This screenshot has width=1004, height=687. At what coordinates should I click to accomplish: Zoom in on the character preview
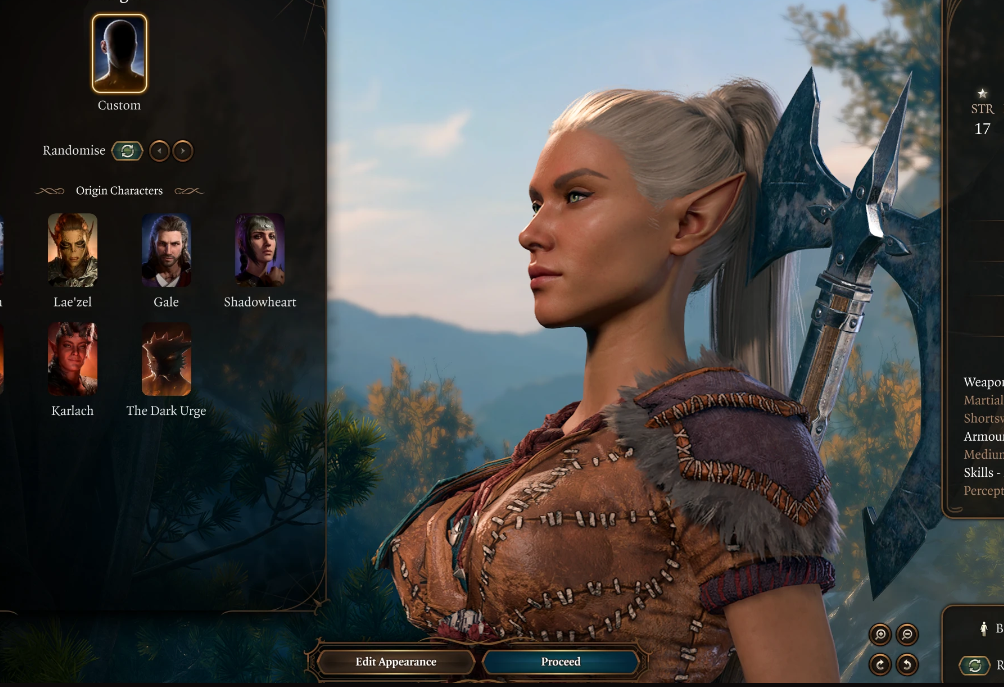pyautogui.click(x=880, y=634)
